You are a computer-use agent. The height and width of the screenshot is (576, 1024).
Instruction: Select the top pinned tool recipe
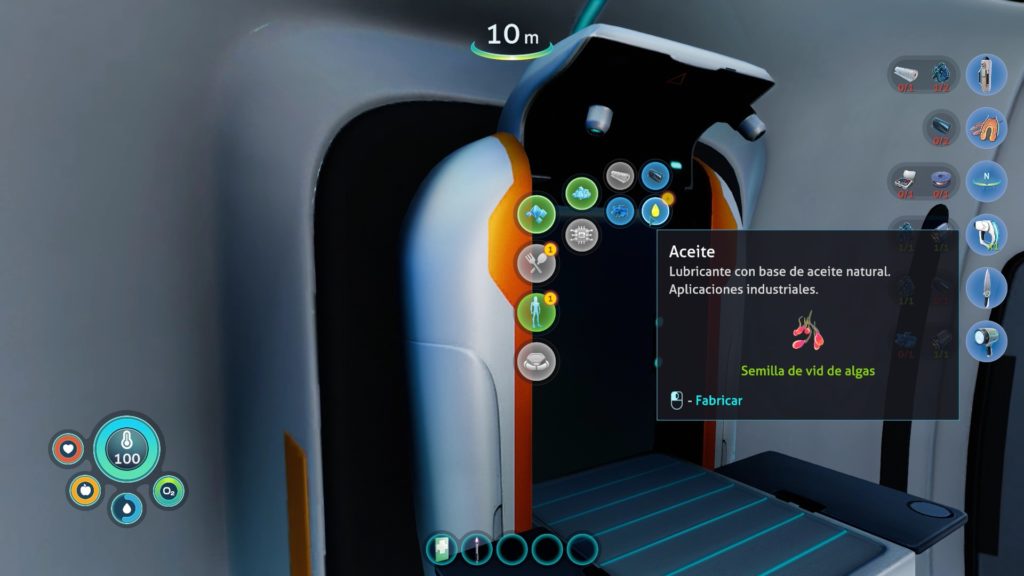(986, 75)
